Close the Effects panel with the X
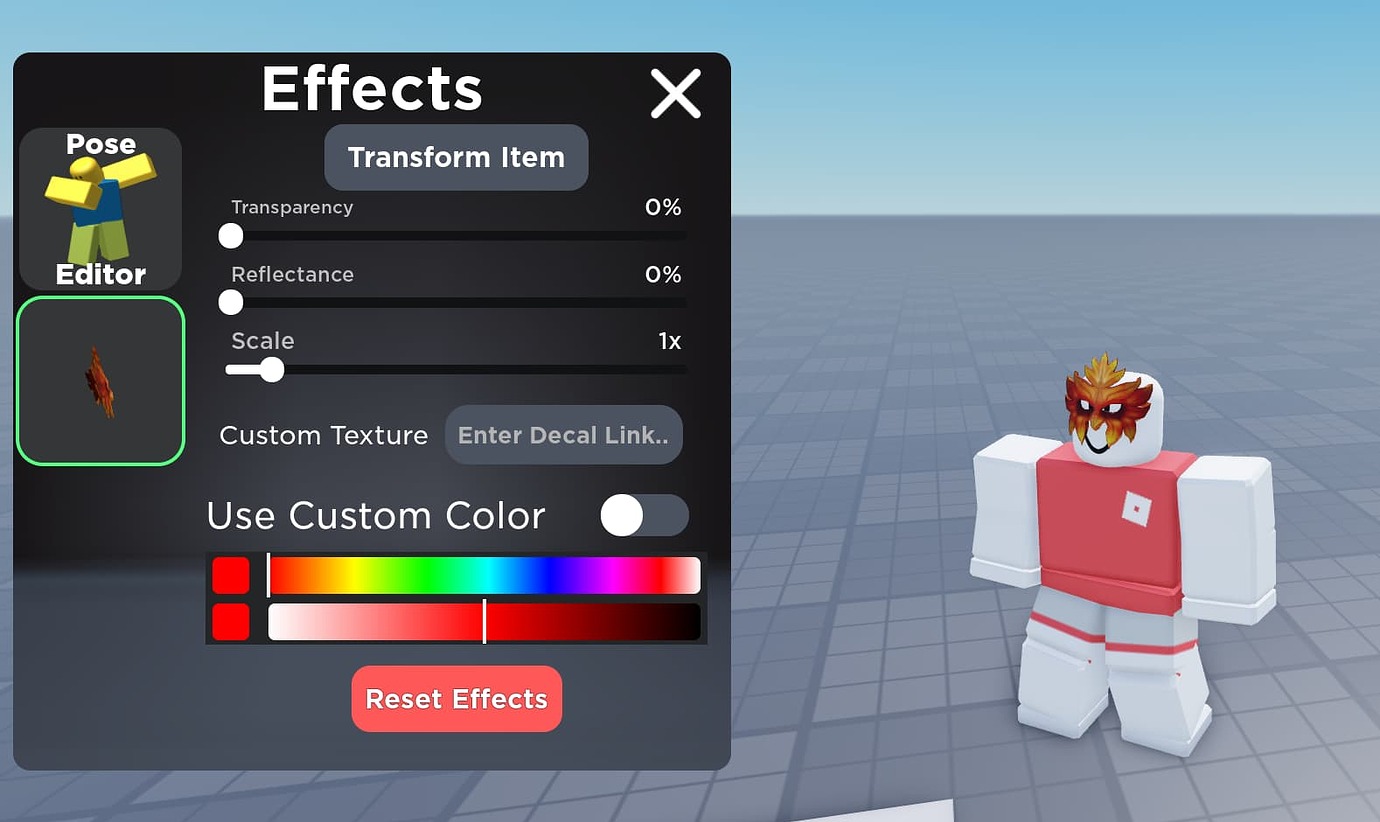Image resolution: width=1380 pixels, height=822 pixels. pos(676,93)
